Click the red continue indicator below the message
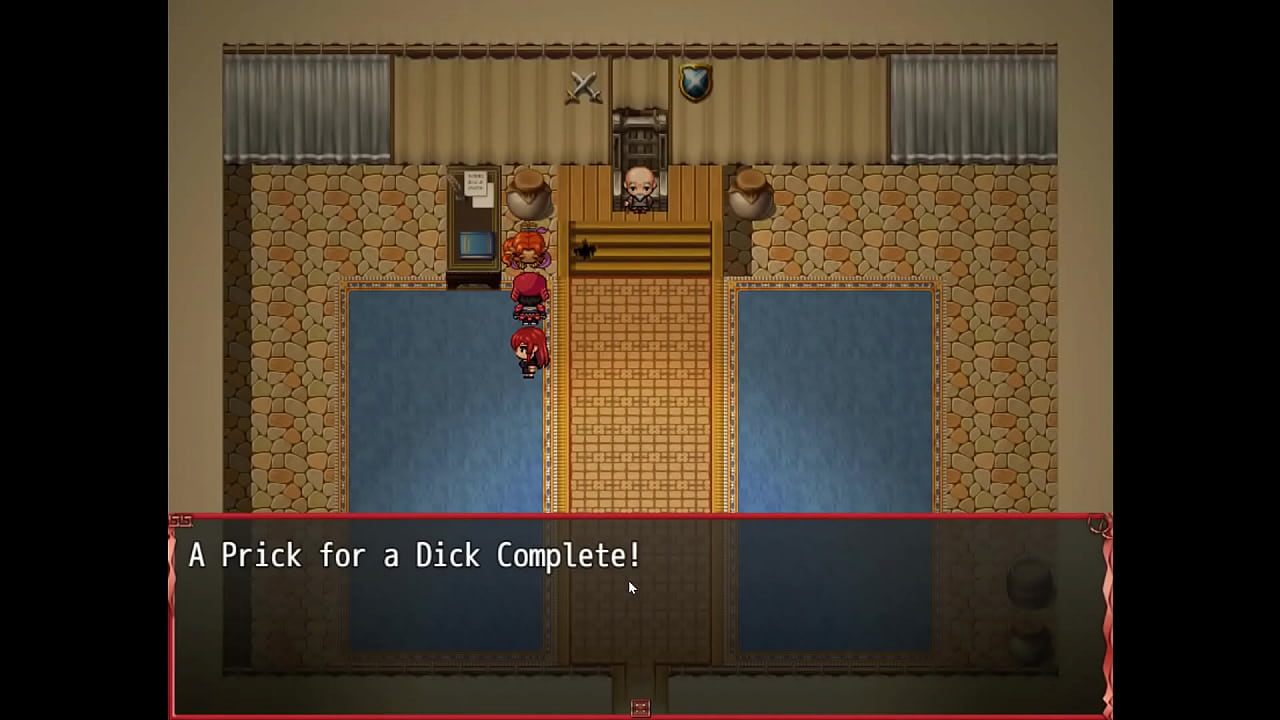This screenshot has height=720, width=1280. click(641, 708)
